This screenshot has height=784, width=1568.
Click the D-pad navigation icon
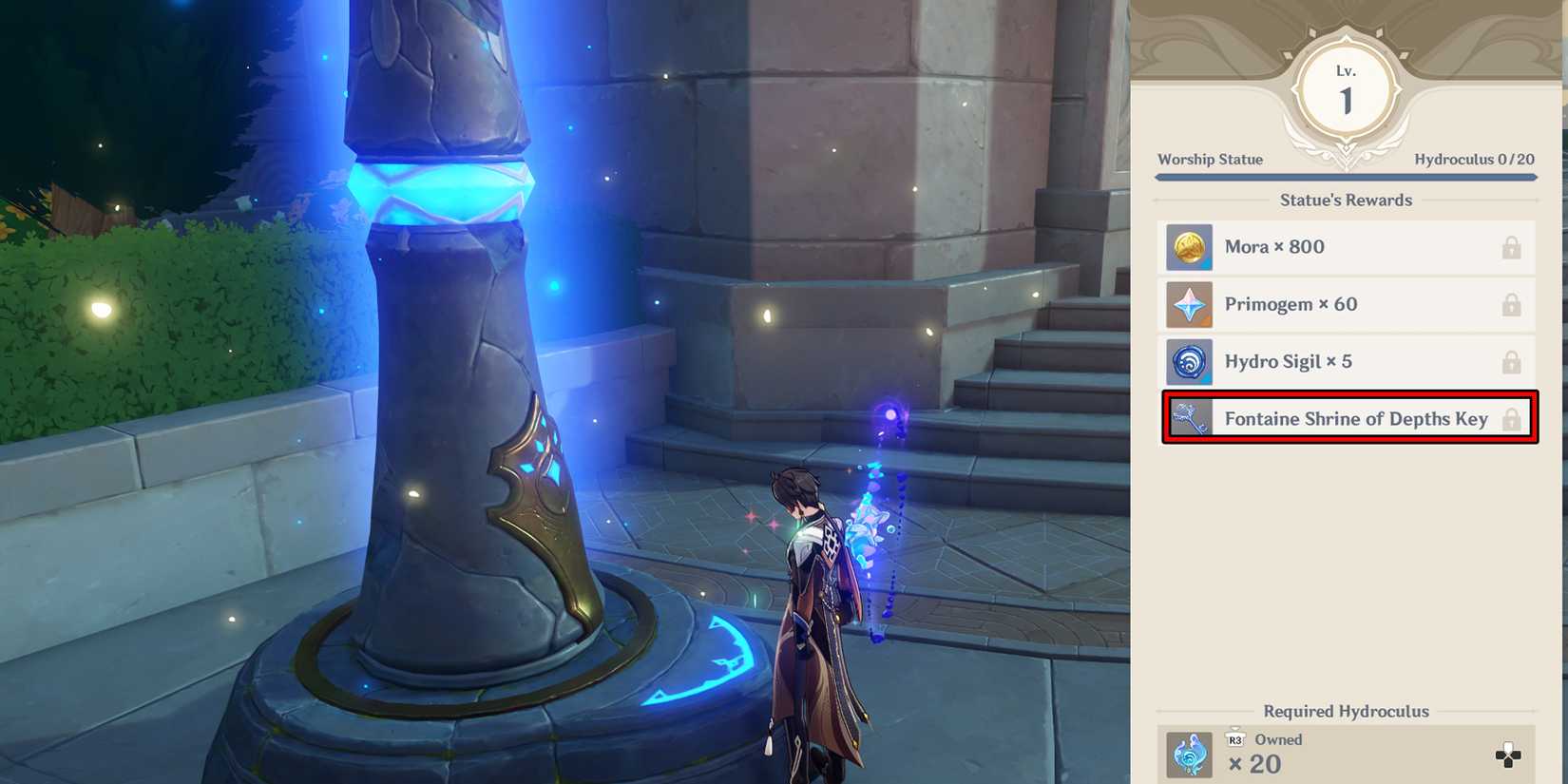click(1506, 754)
